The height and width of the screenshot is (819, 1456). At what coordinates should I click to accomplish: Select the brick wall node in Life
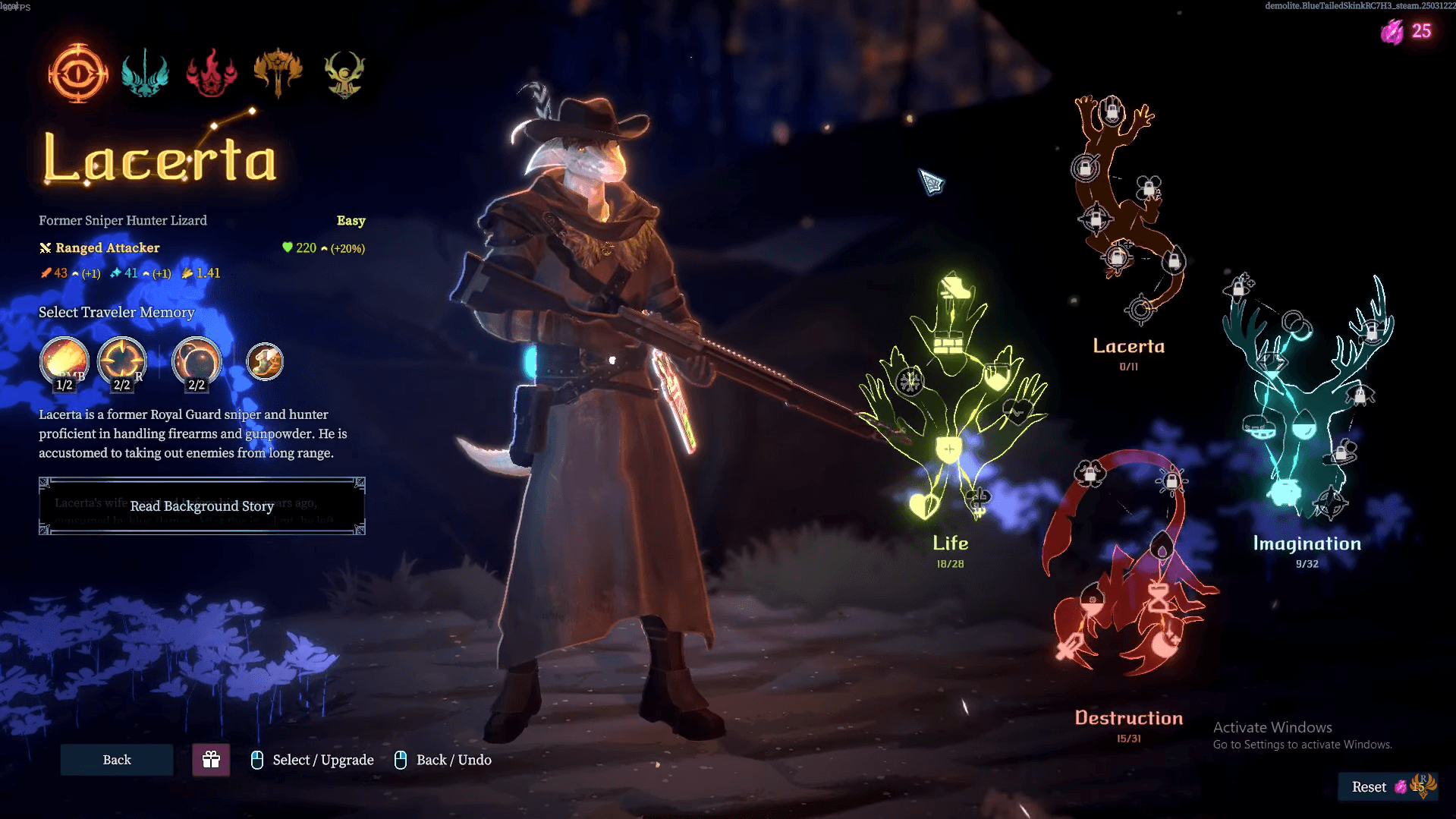(x=948, y=345)
